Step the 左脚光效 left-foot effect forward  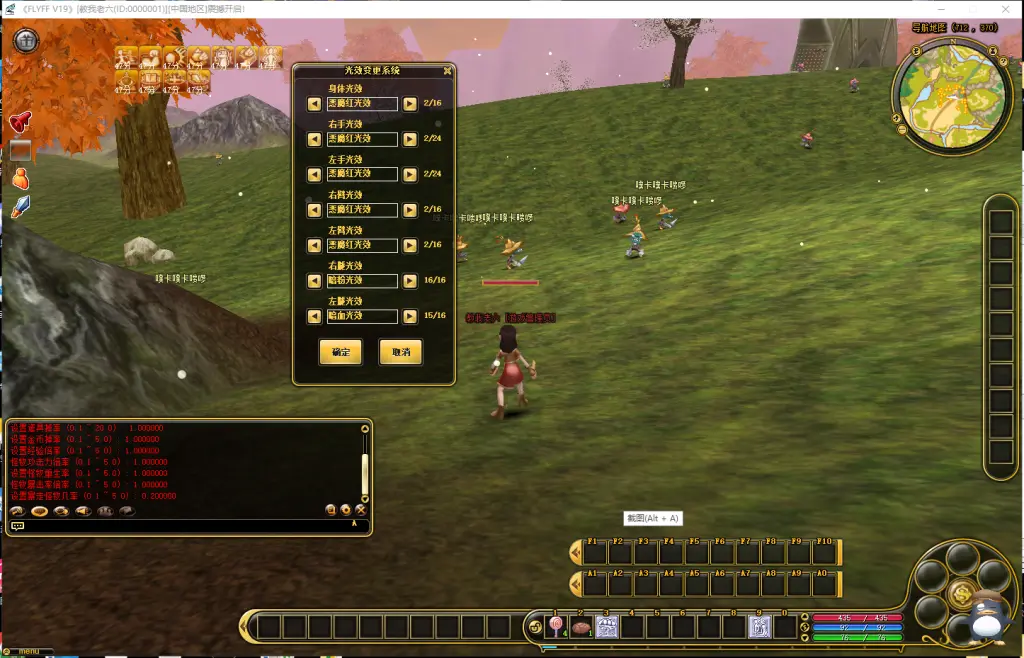[410, 245]
